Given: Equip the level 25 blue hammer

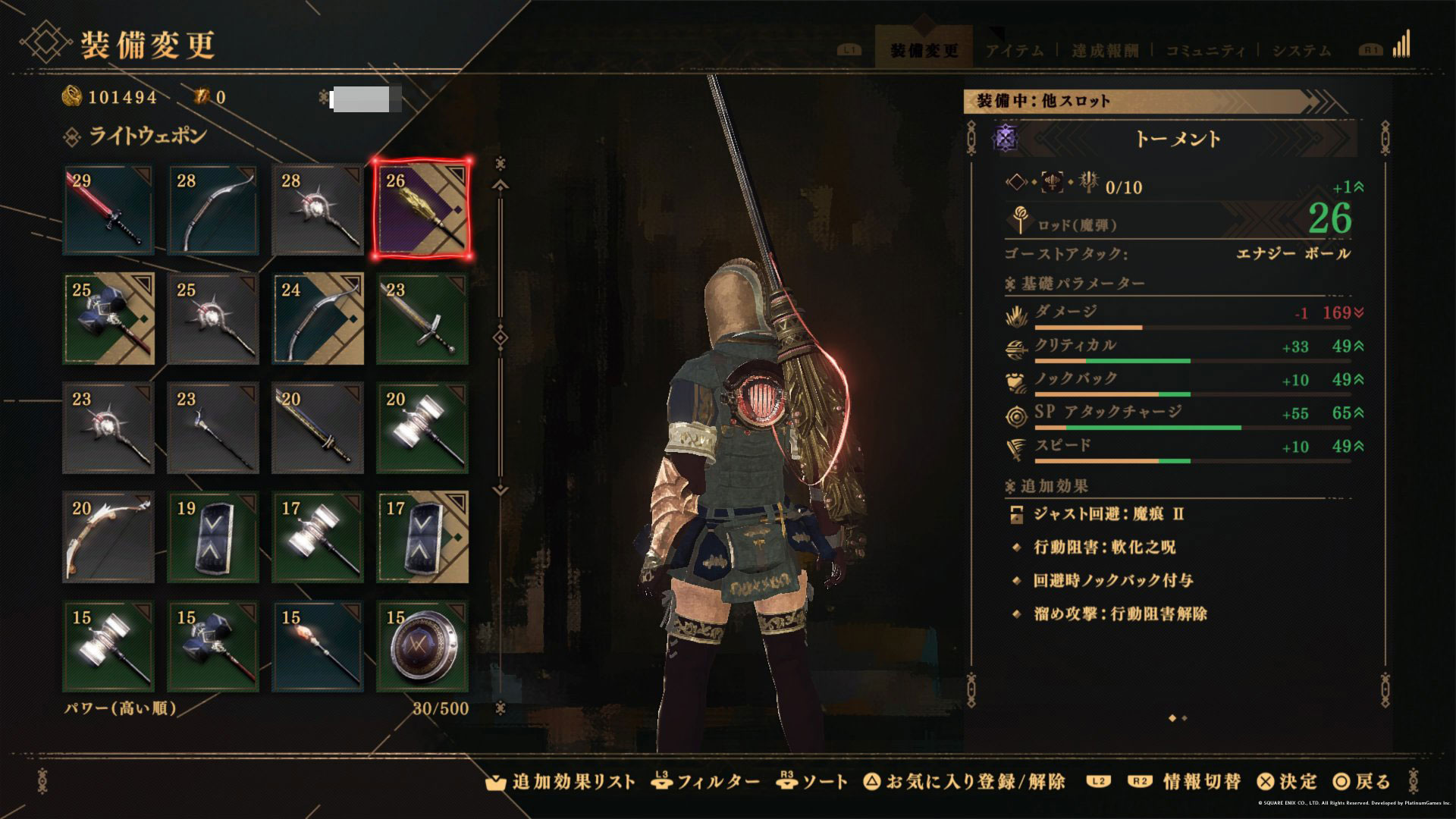Looking at the screenshot, I should click(108, 319).
